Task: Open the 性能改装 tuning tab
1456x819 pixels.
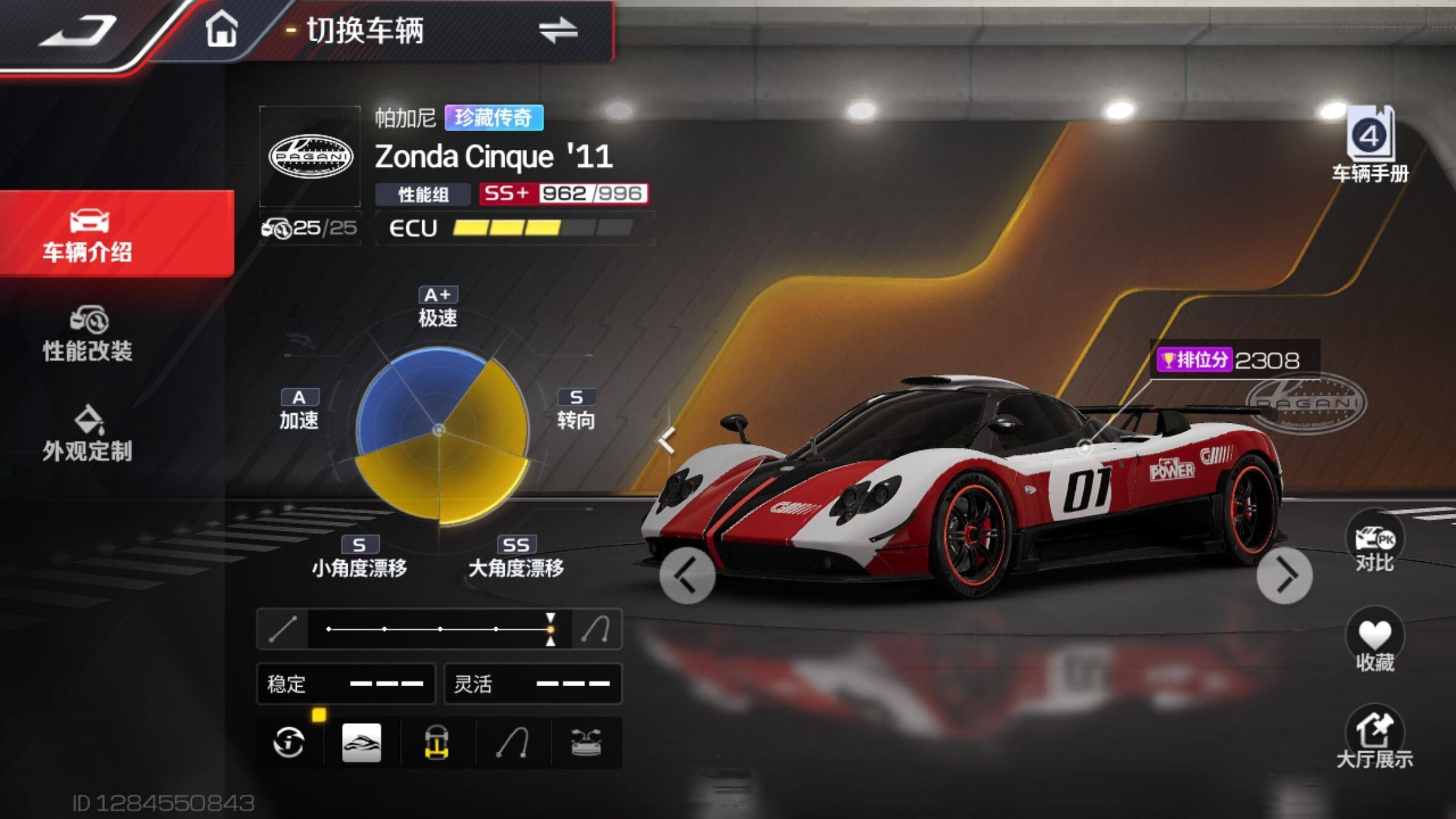Action: pos(89,334)
